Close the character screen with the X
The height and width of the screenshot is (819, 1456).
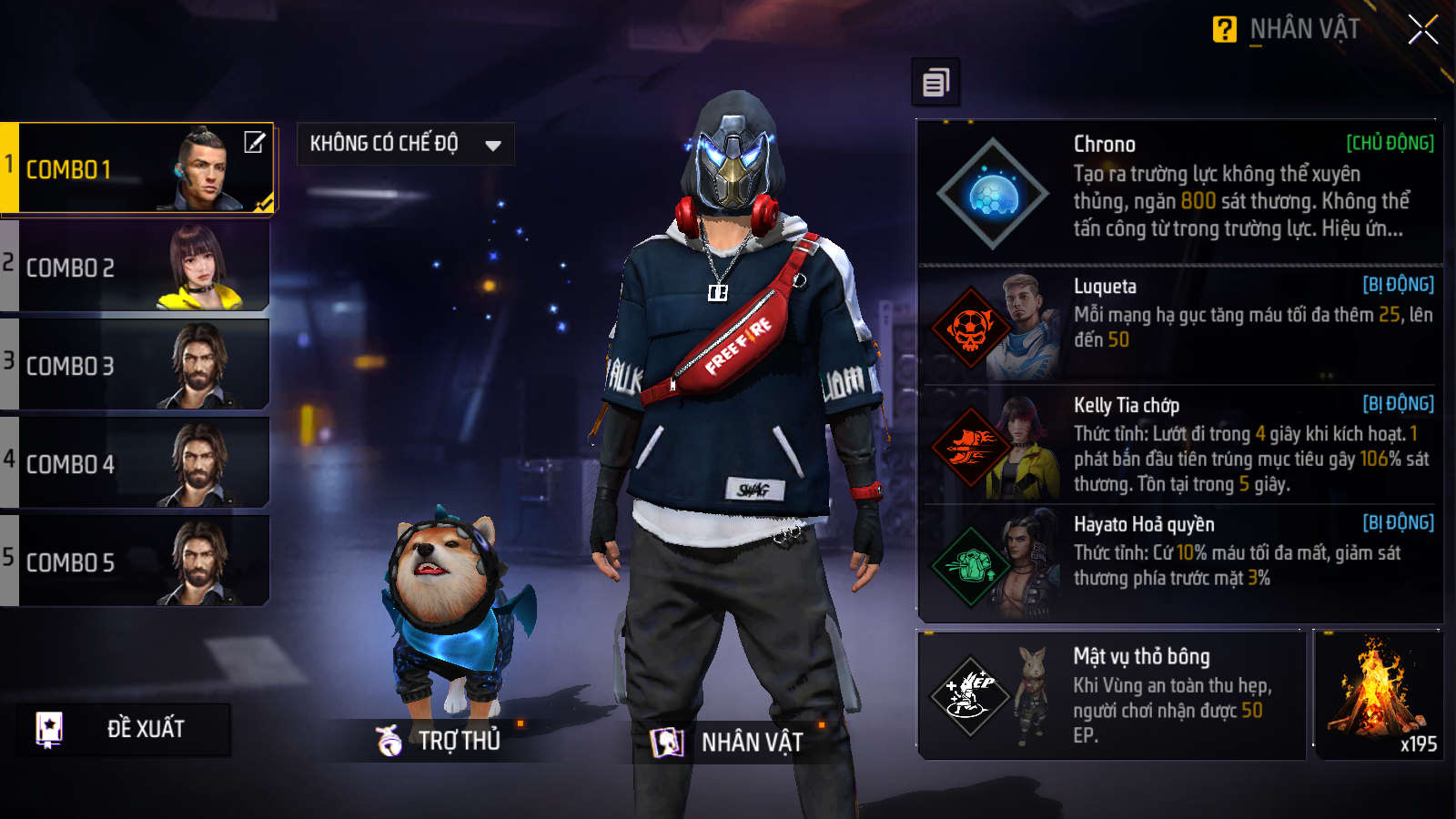coord(1422,30)
